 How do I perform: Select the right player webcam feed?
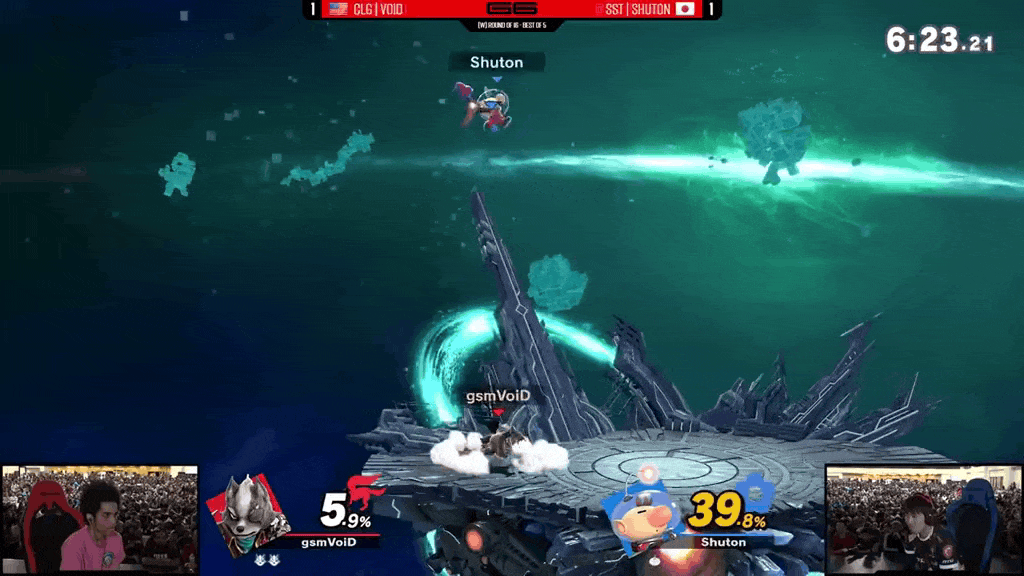(x=924, y=519)
